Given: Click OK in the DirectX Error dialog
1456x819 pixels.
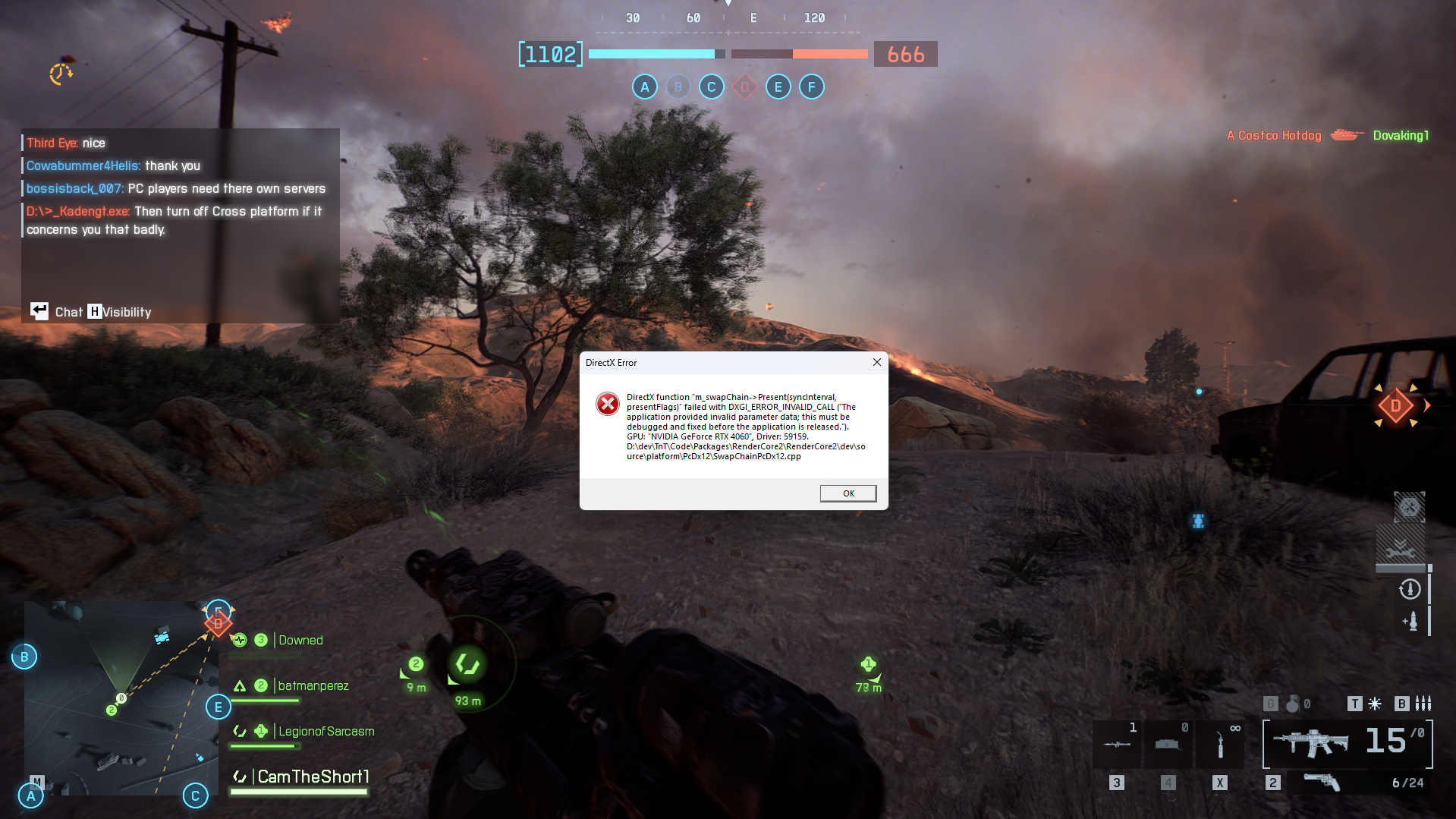Looking at the screenshot, I should point(847,493).
